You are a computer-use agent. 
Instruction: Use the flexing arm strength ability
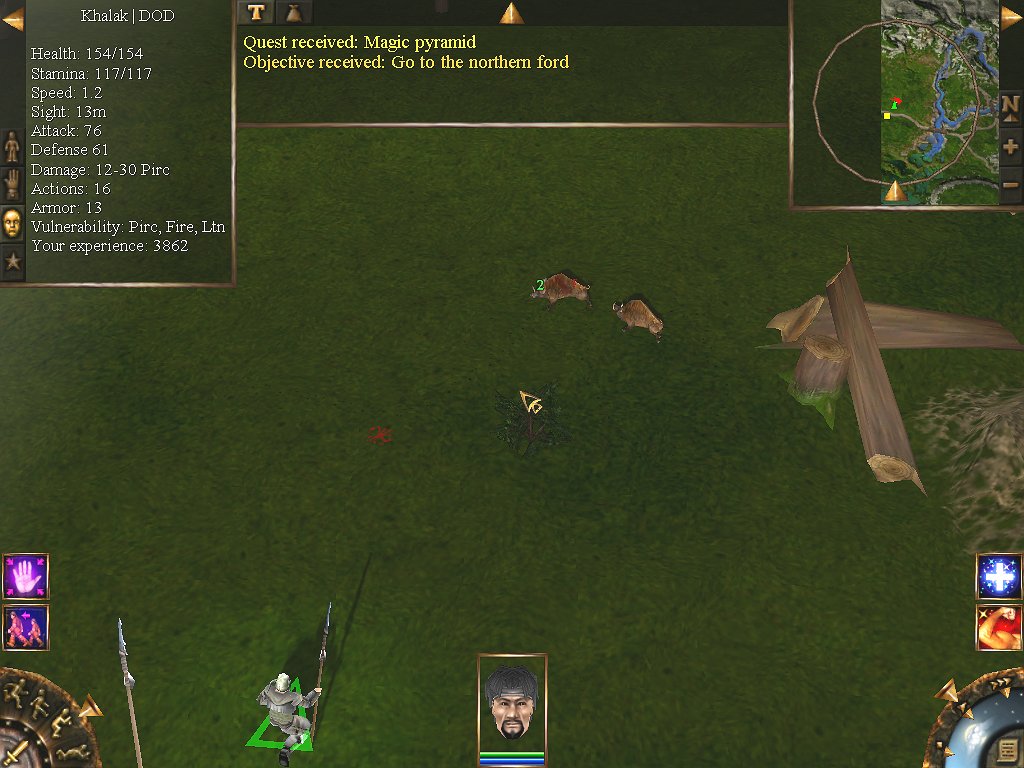click(998, 627)
